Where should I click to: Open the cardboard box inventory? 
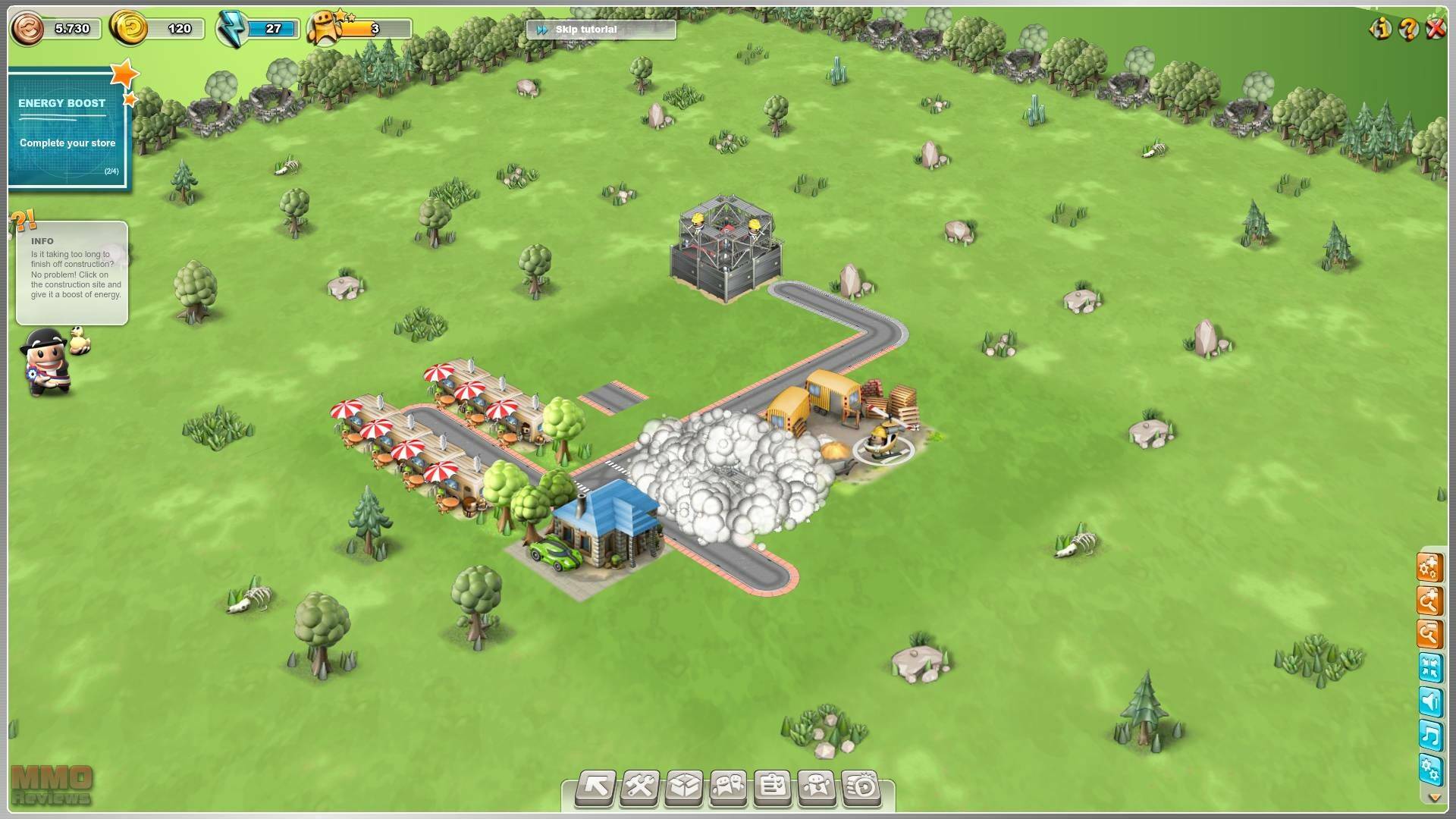coord(684,787)
